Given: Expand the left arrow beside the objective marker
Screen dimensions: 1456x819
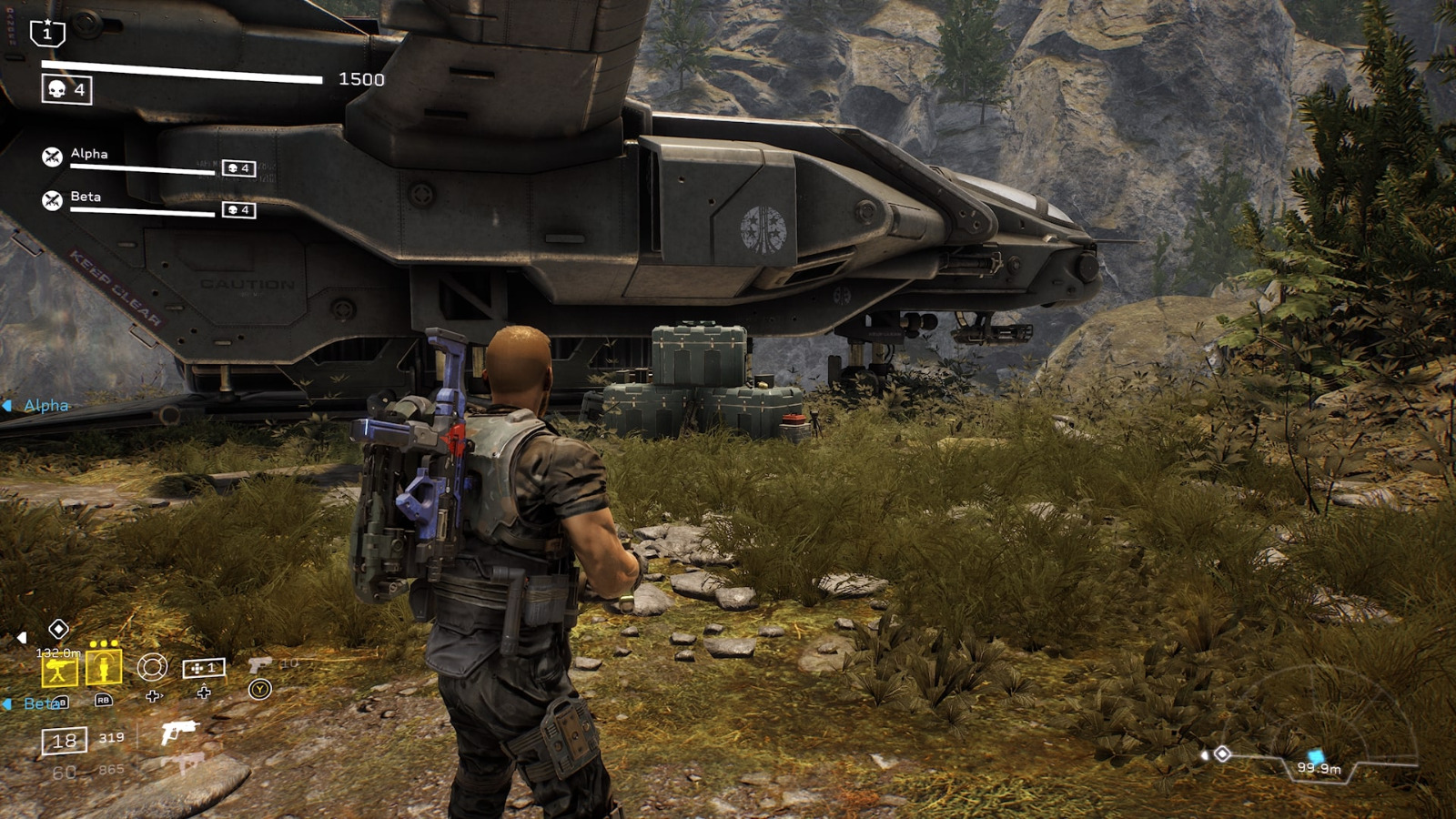Looking at the screenshot, I should (x=22, y=636).
